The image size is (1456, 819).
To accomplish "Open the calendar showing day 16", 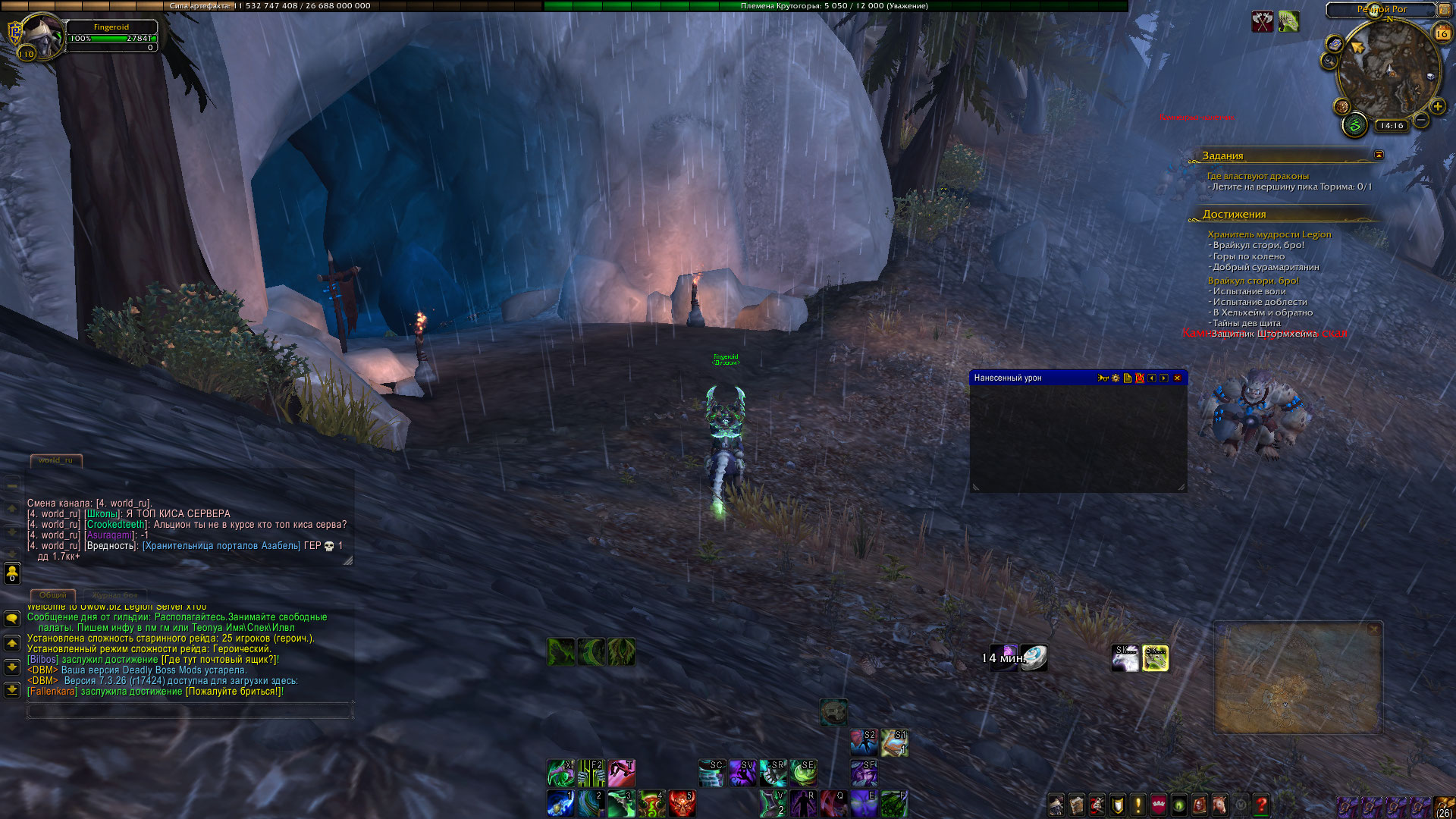I will (1442, 33).
